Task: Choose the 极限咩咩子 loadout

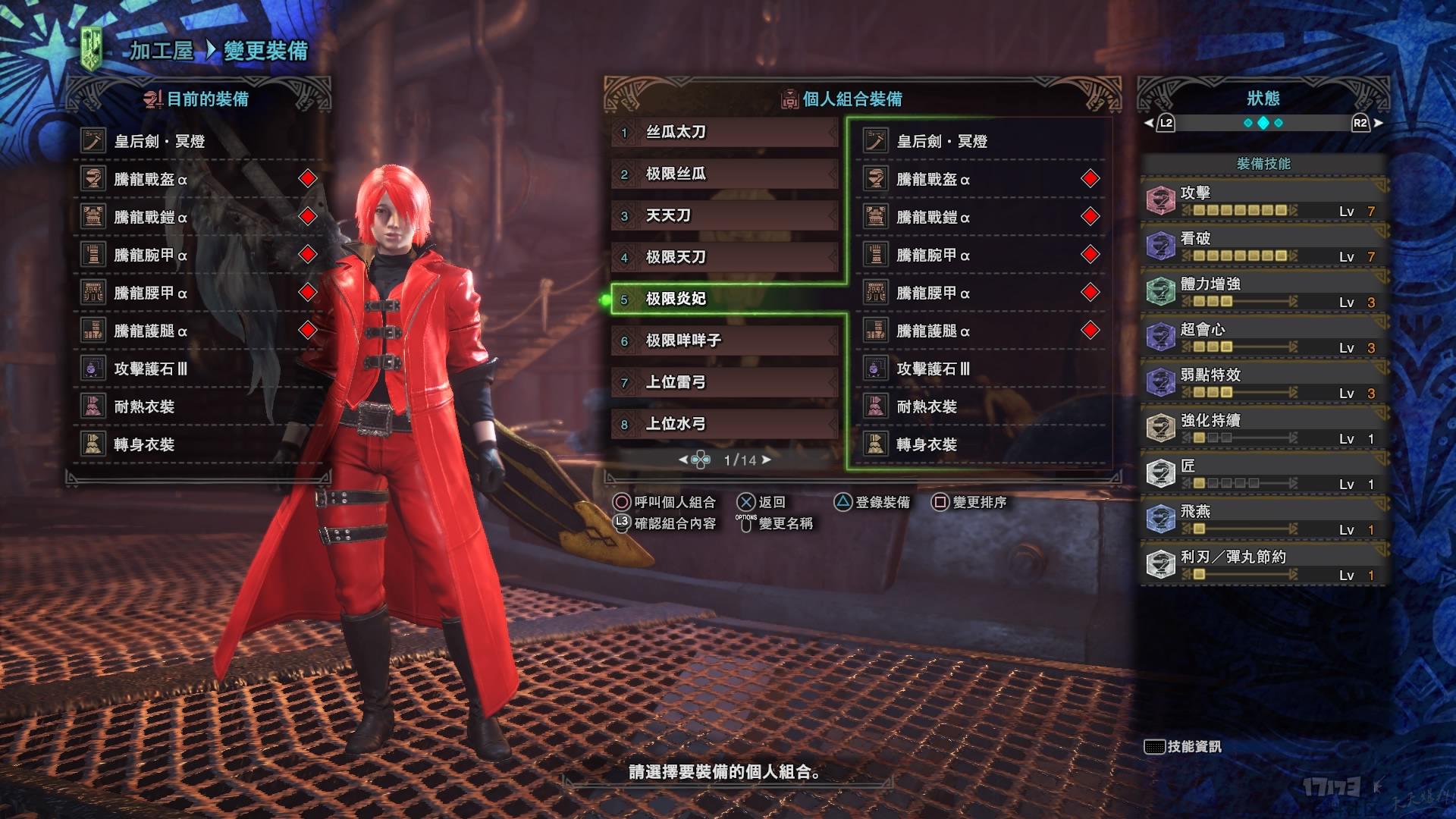Action: pos(724,341)
